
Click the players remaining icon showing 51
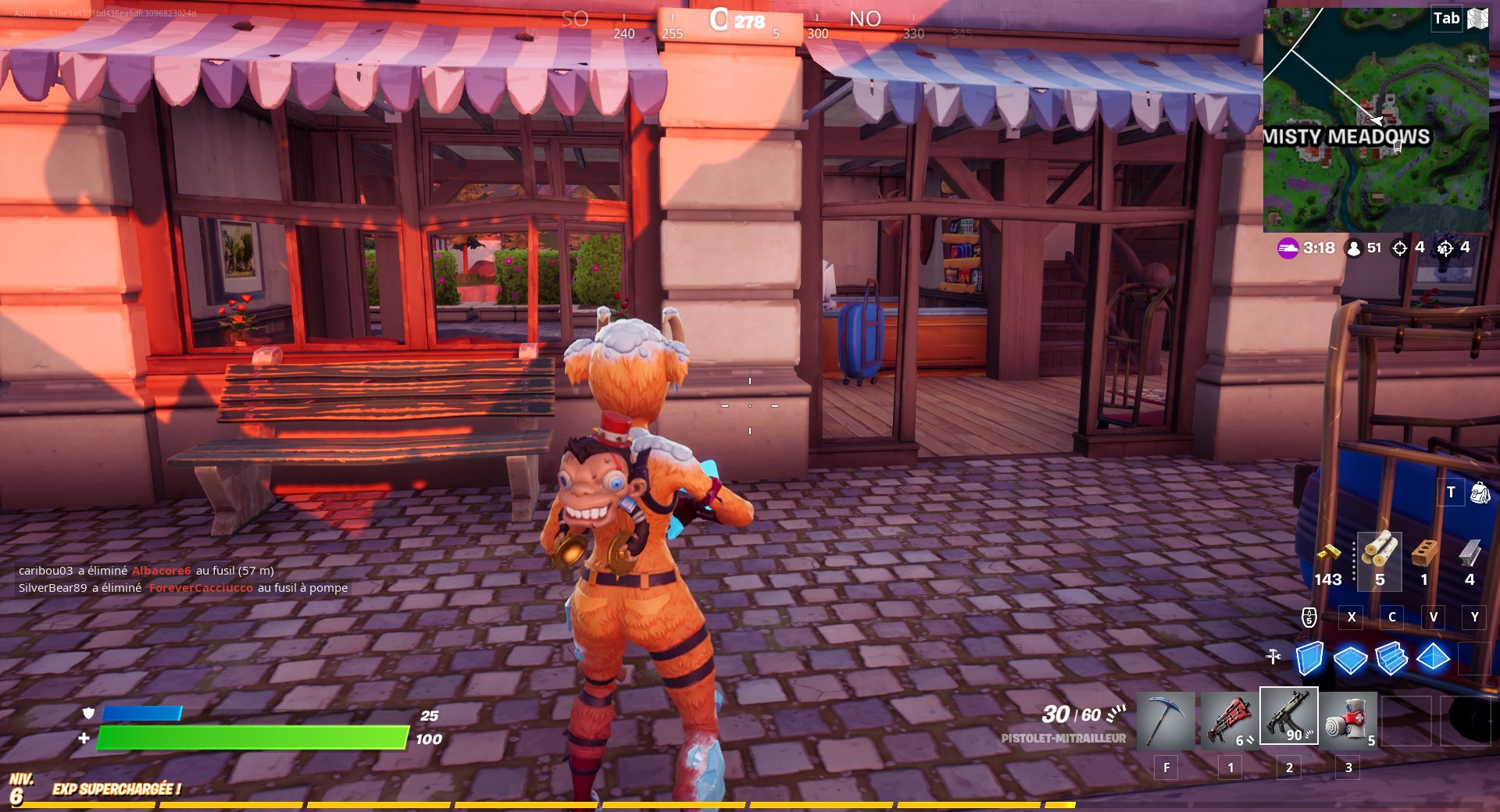[1352, 248]
